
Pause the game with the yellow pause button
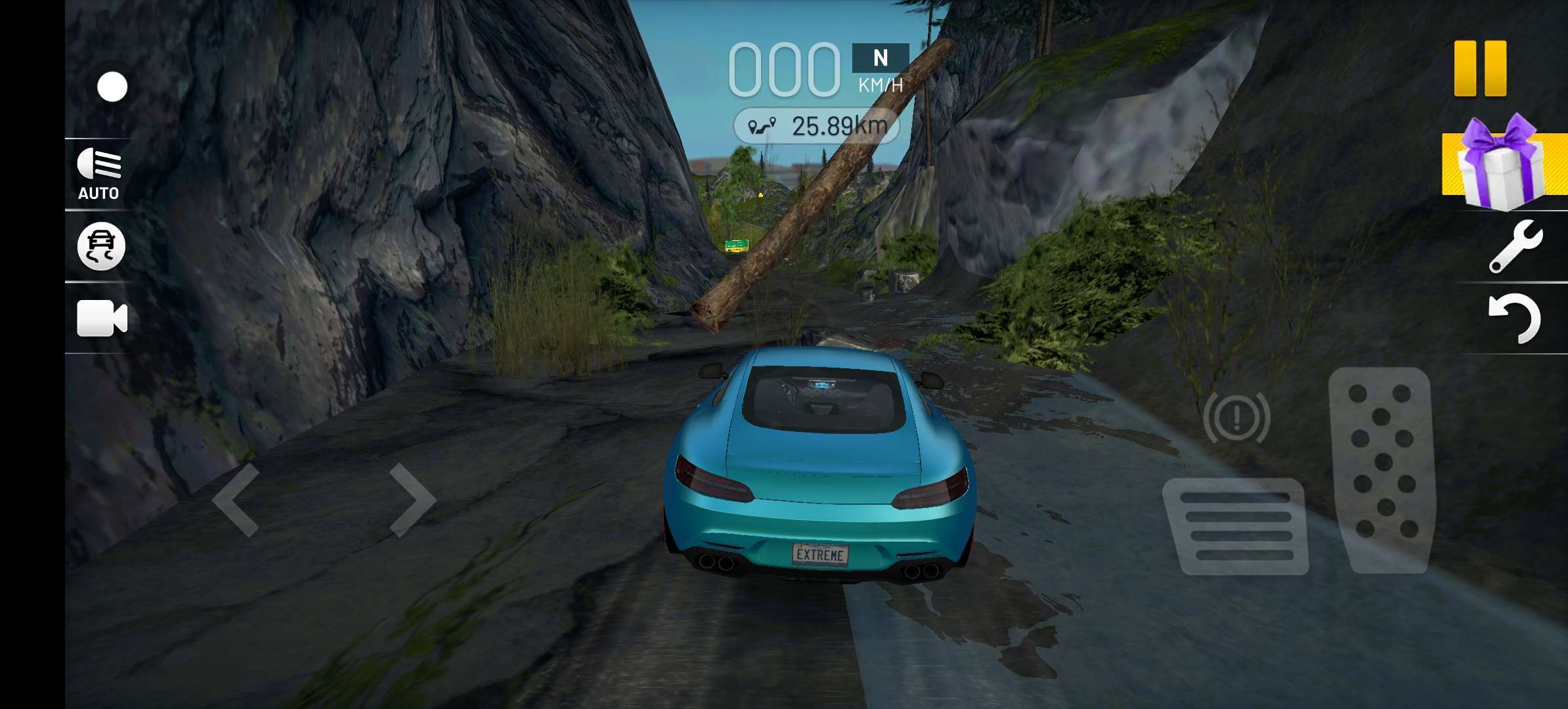pos(1479,69)
